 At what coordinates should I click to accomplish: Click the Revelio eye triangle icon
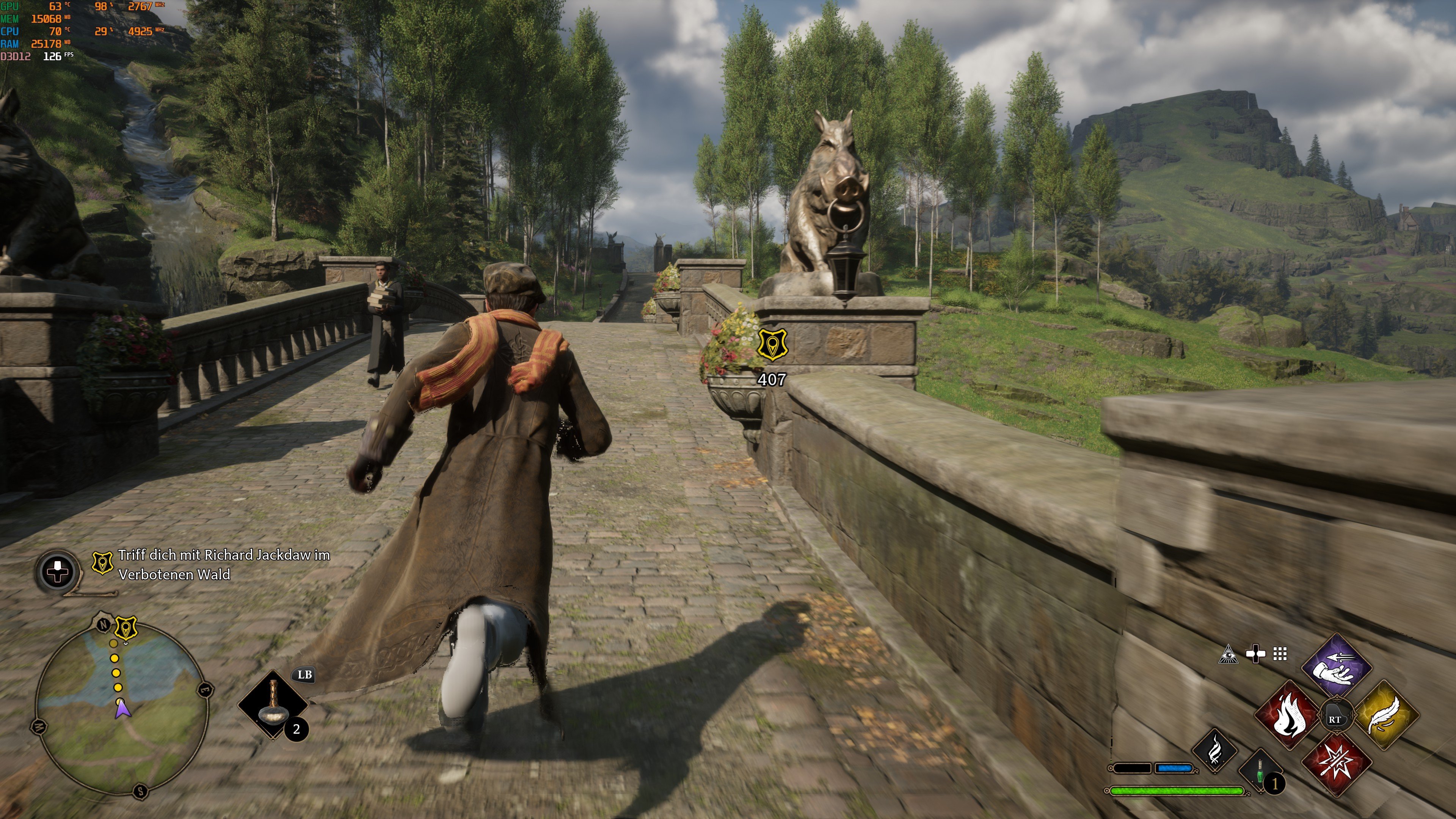(1228, 654)
